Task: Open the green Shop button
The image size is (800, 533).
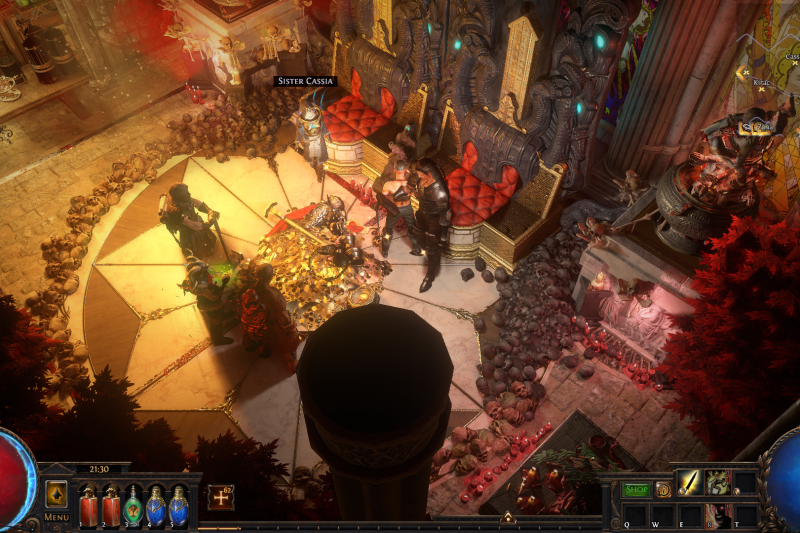Action: click(636, 490)
